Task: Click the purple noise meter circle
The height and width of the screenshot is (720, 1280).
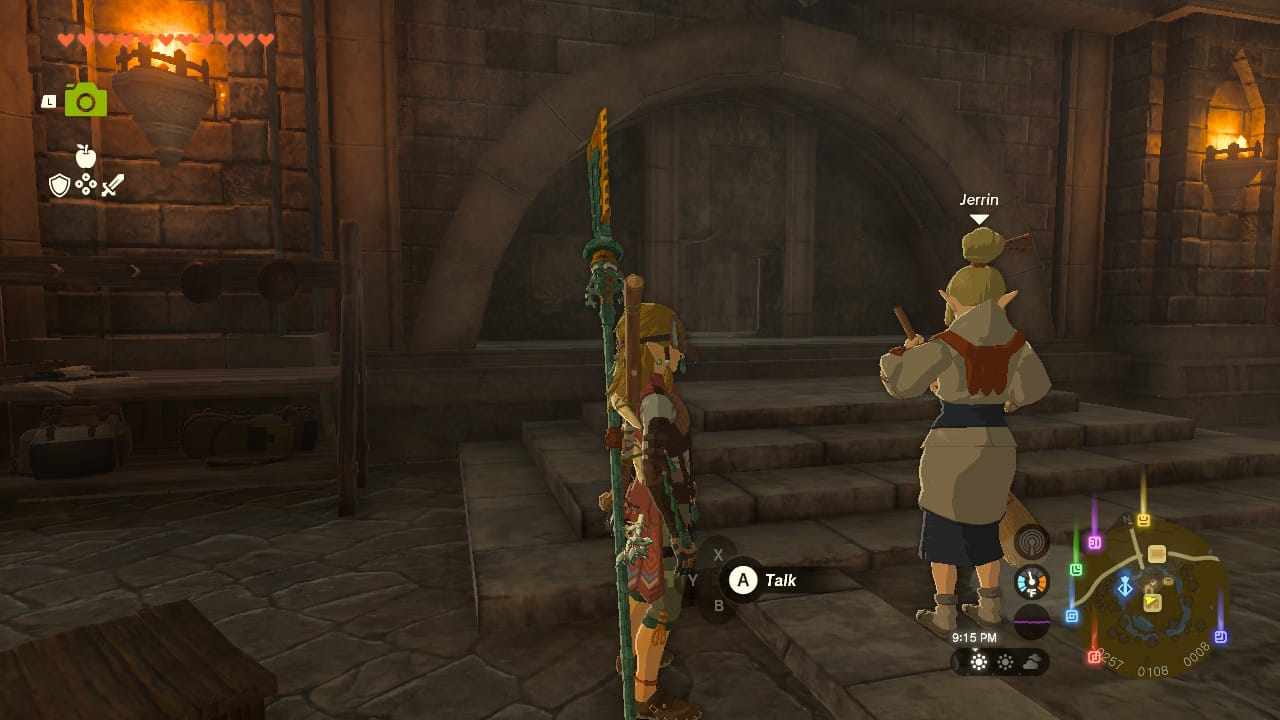Action: click(1031, 620)
